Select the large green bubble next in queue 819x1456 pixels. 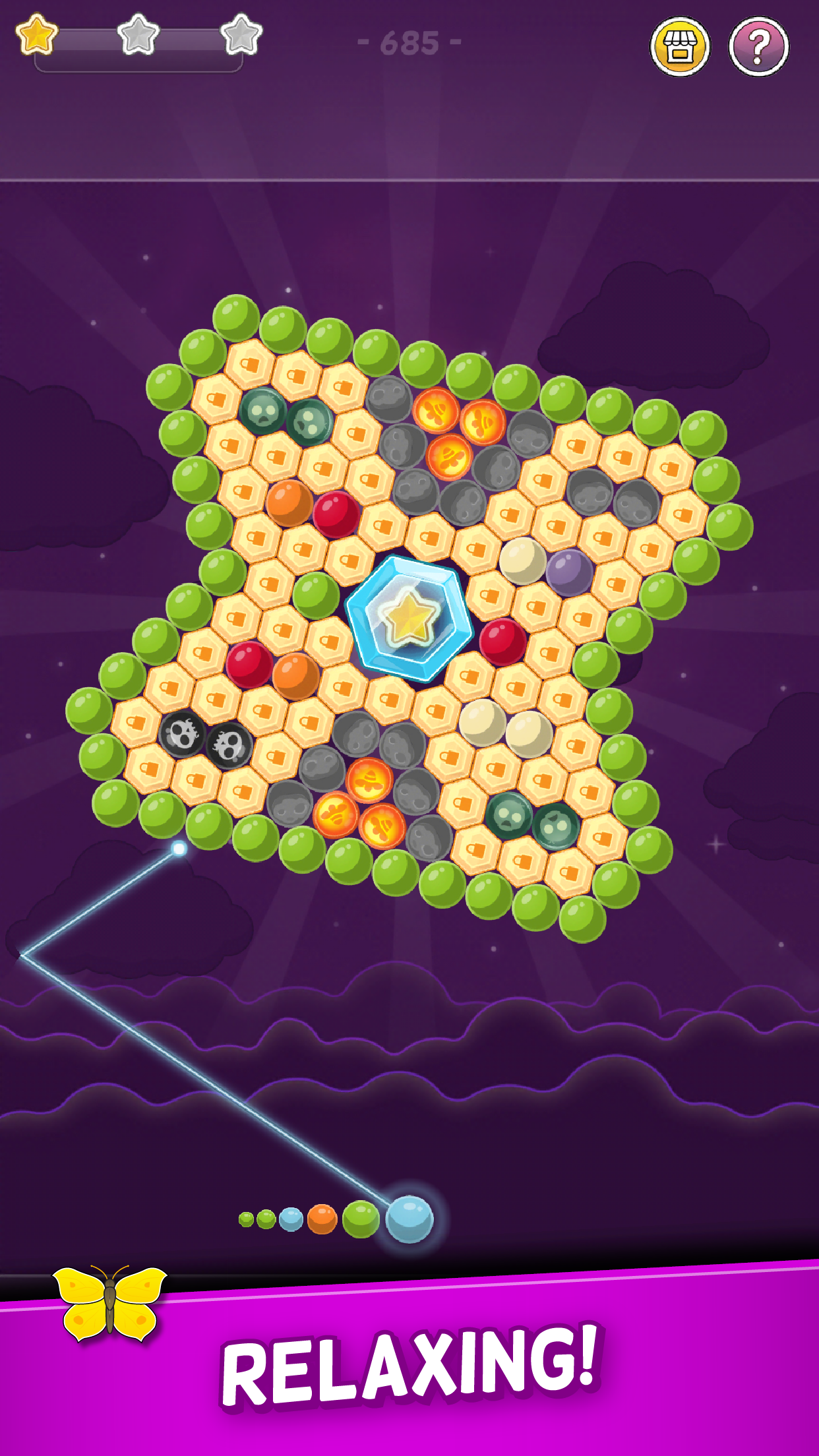361,1219
